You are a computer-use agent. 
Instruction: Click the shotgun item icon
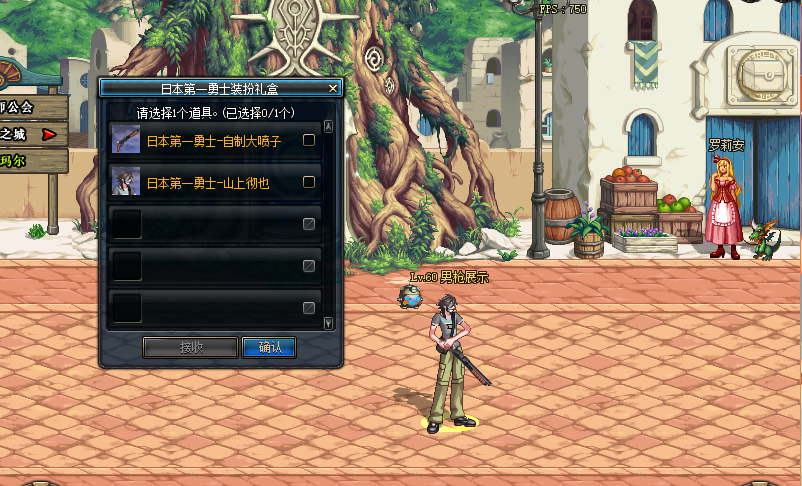point(126,140)
